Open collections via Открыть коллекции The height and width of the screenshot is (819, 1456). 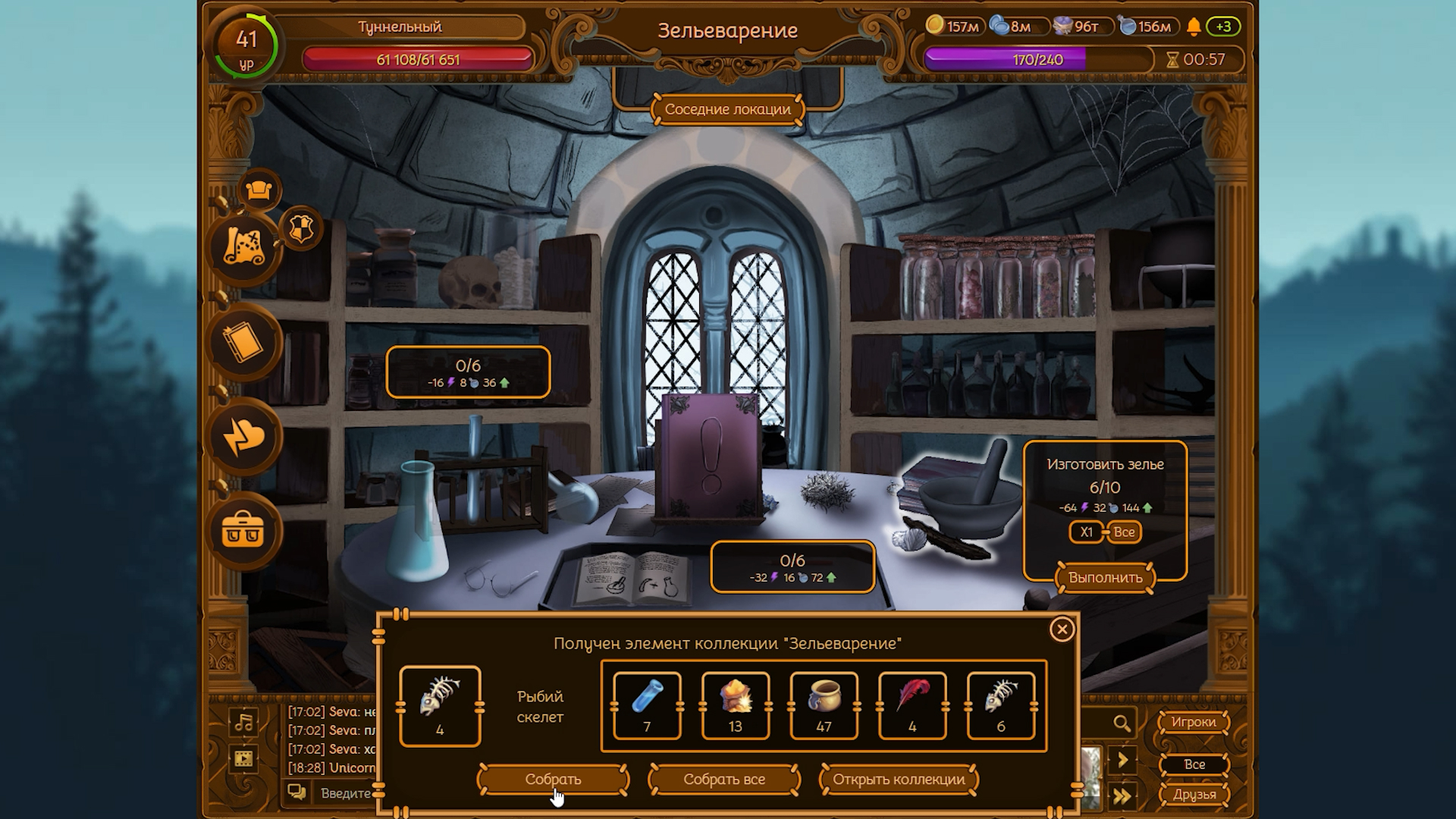(x=899, y=780)
